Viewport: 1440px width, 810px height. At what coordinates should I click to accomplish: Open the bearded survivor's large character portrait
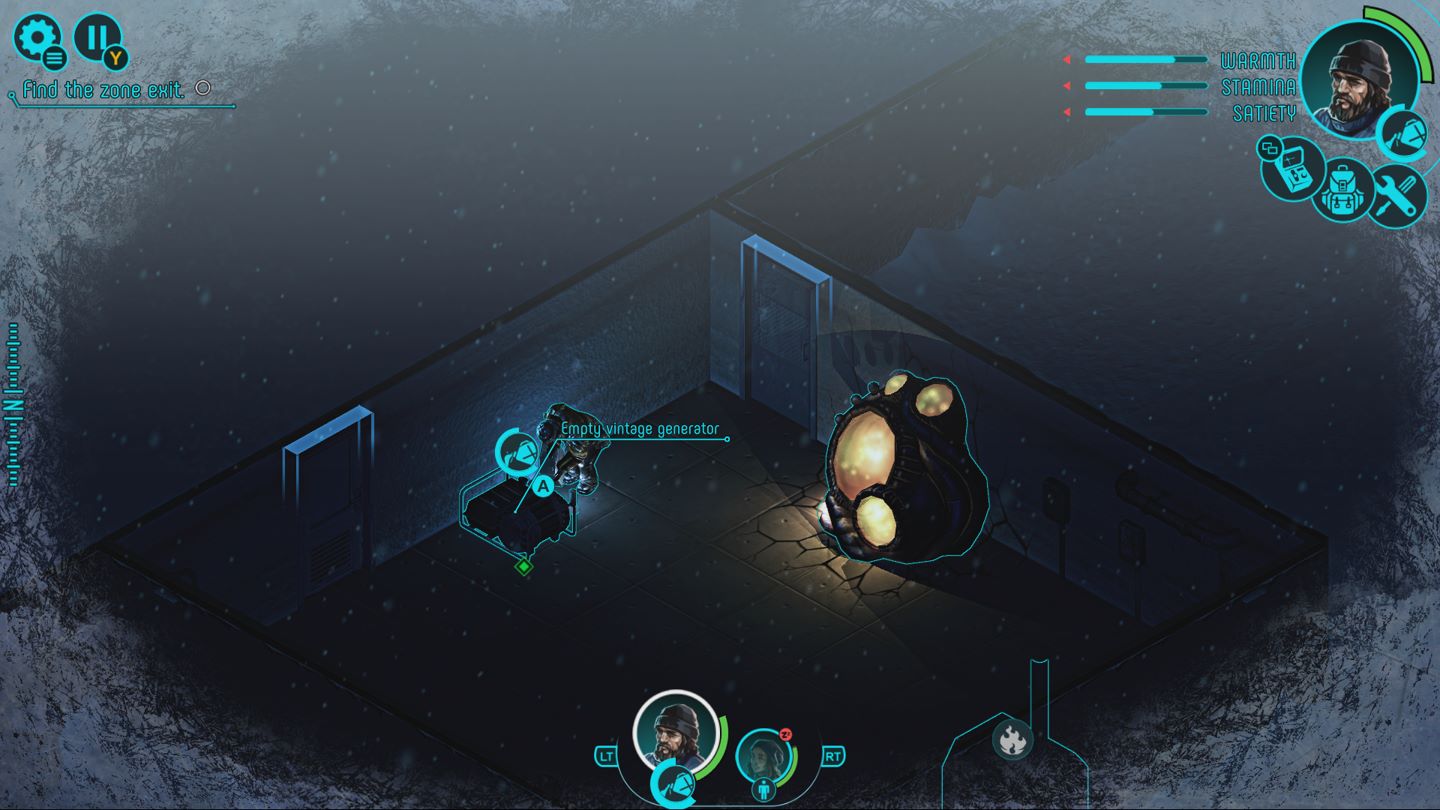pos(1358,72)
